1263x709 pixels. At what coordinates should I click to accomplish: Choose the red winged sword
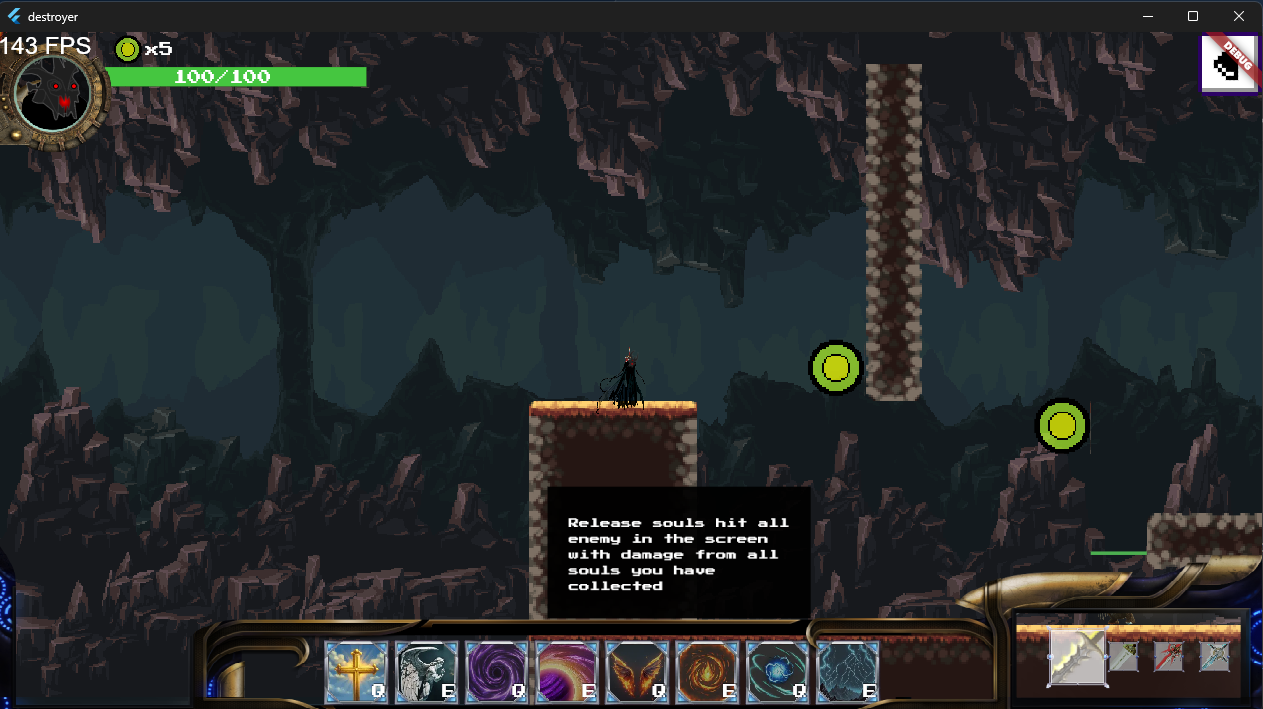[1169, 656]
